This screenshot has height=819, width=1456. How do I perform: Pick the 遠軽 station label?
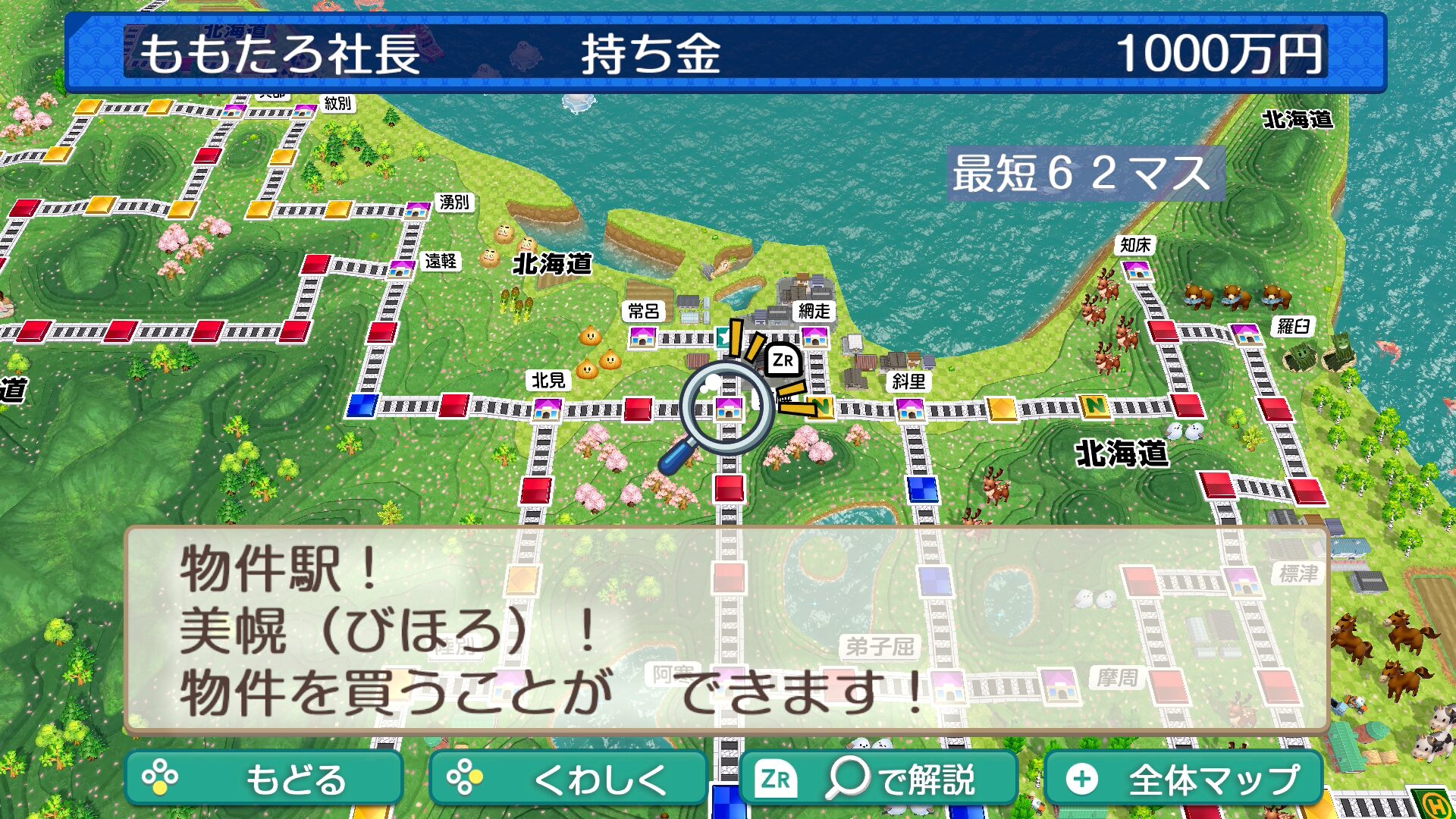coord(441,261)
